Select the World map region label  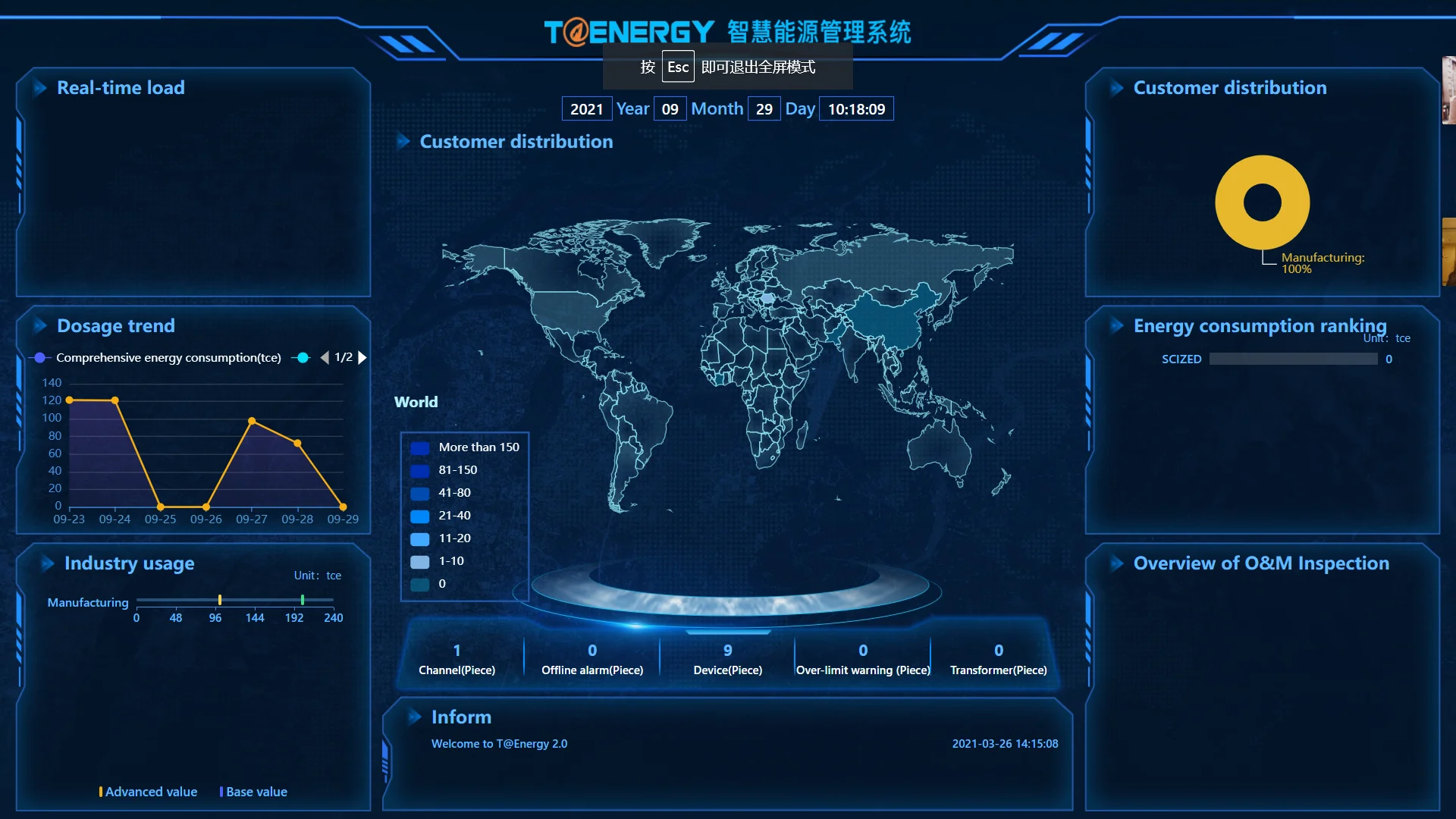pos(416,402)
